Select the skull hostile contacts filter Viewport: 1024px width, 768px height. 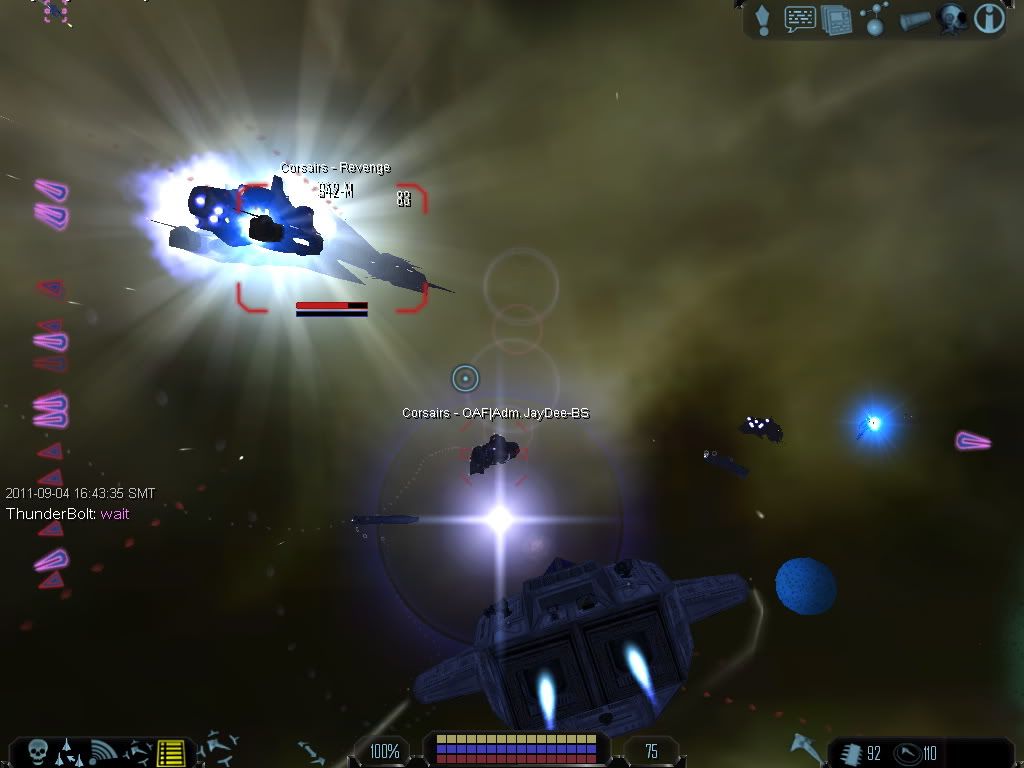pyautogui.click(x=38, y=751)
